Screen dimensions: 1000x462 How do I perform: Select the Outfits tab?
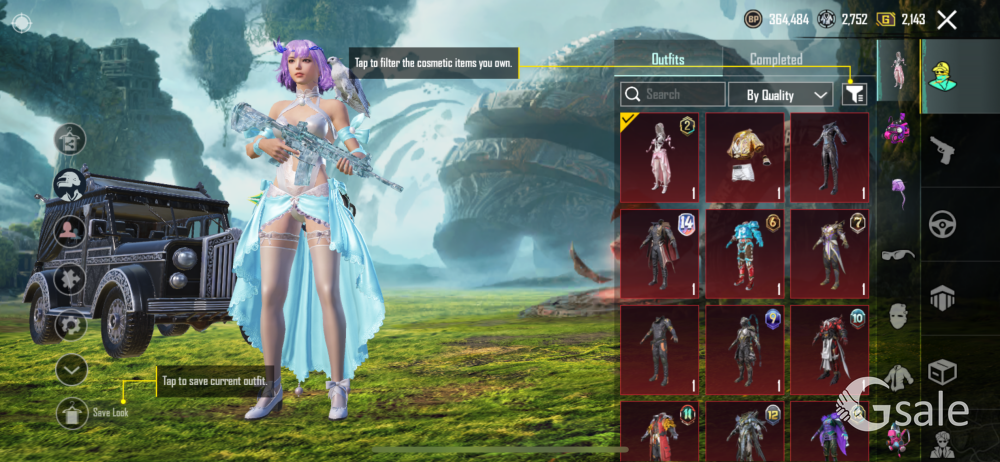click(x=668, y=59)
